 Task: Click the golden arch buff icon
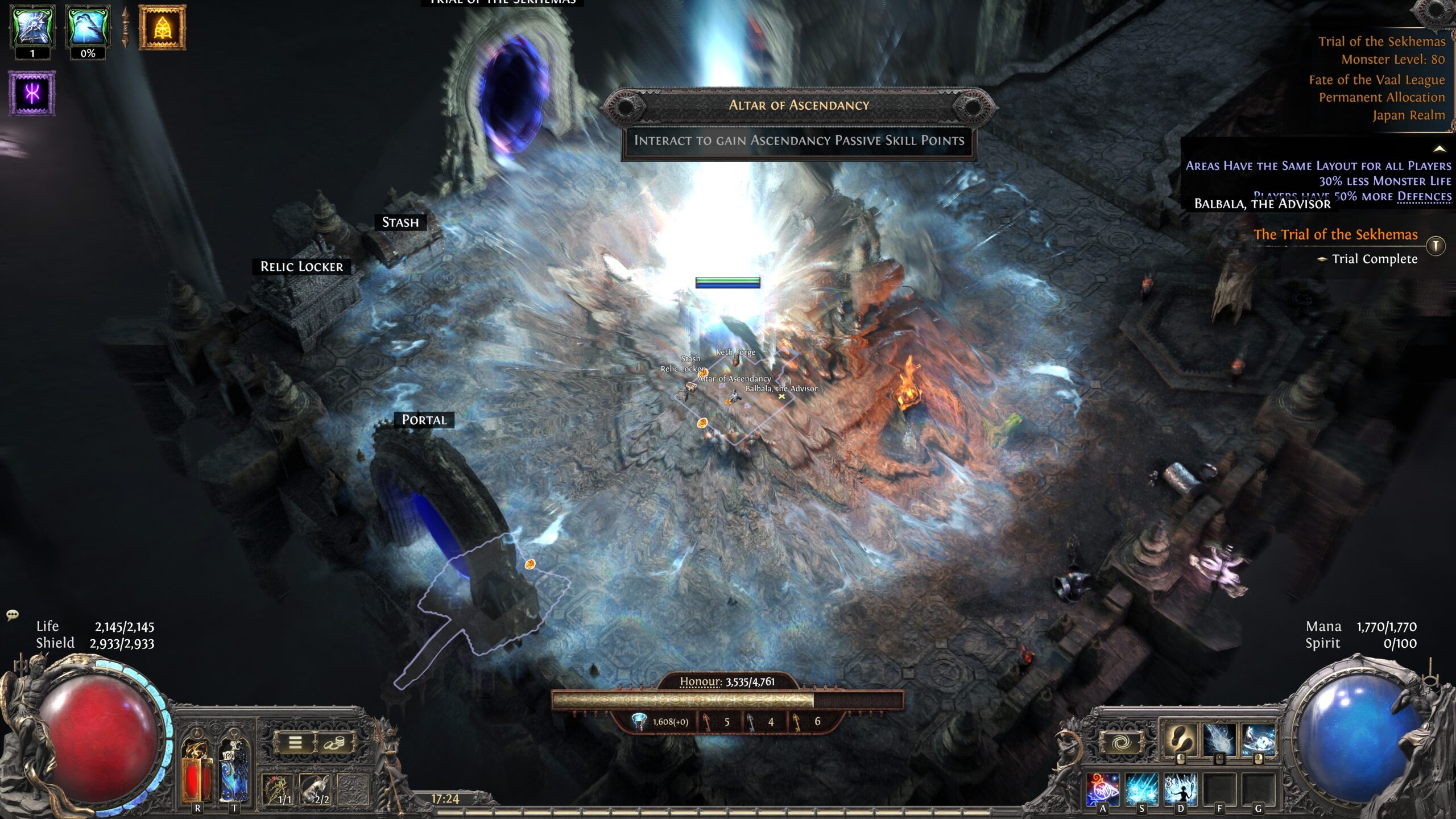[x=163, y=27]
